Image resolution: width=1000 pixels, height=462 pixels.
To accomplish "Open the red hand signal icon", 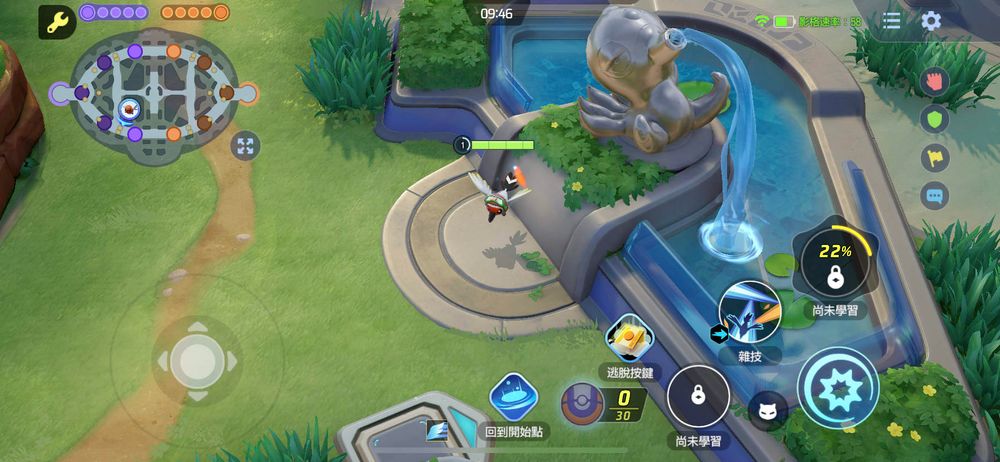I will coord(935,80).
